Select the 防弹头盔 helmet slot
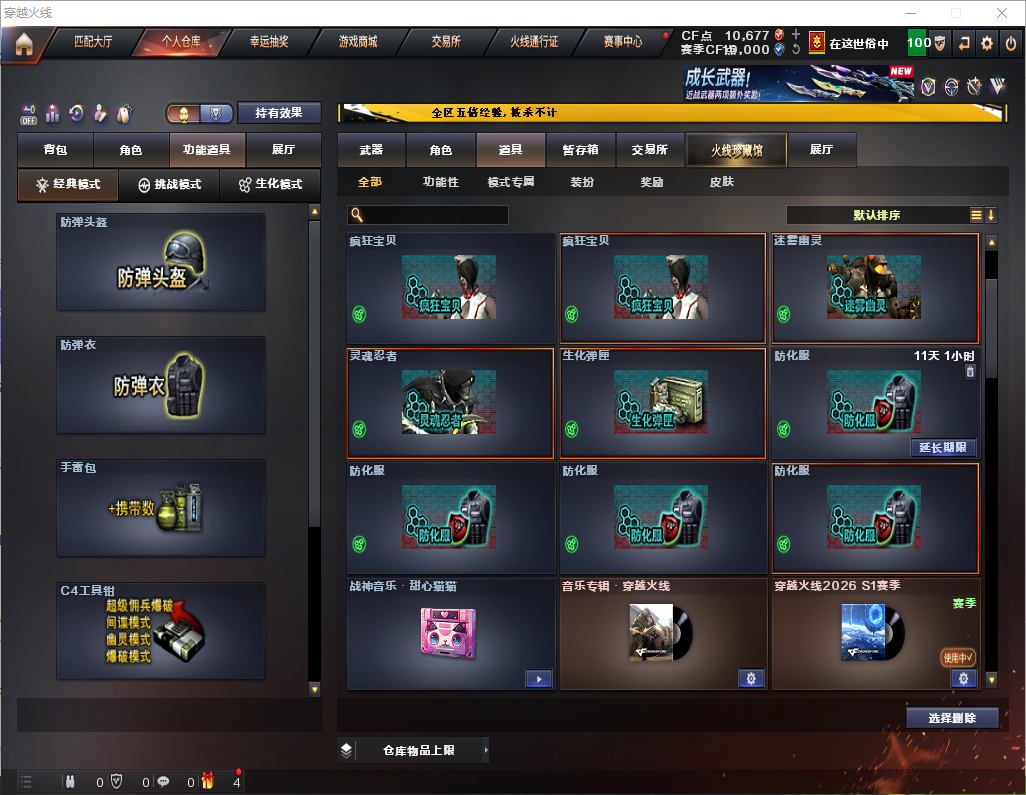The image size is (1026, 795). pos(161,261)
